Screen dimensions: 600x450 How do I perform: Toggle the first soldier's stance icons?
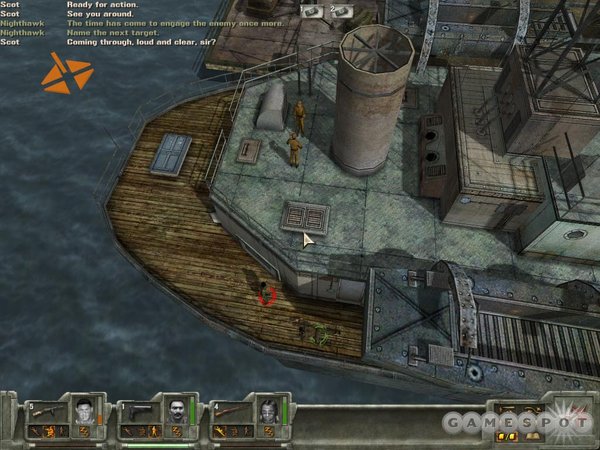point(47,431)
